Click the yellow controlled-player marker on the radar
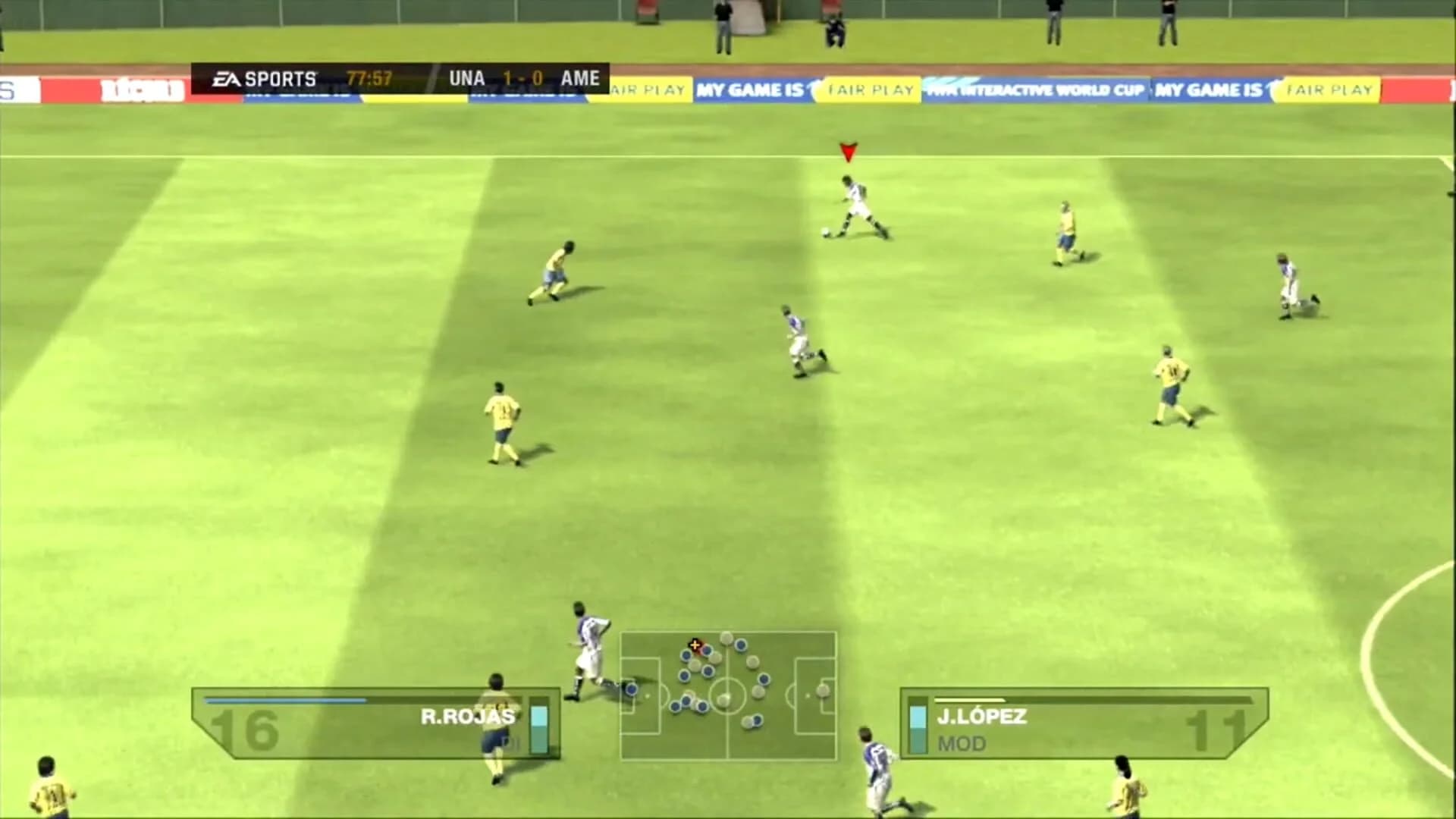 coord(695,645)
